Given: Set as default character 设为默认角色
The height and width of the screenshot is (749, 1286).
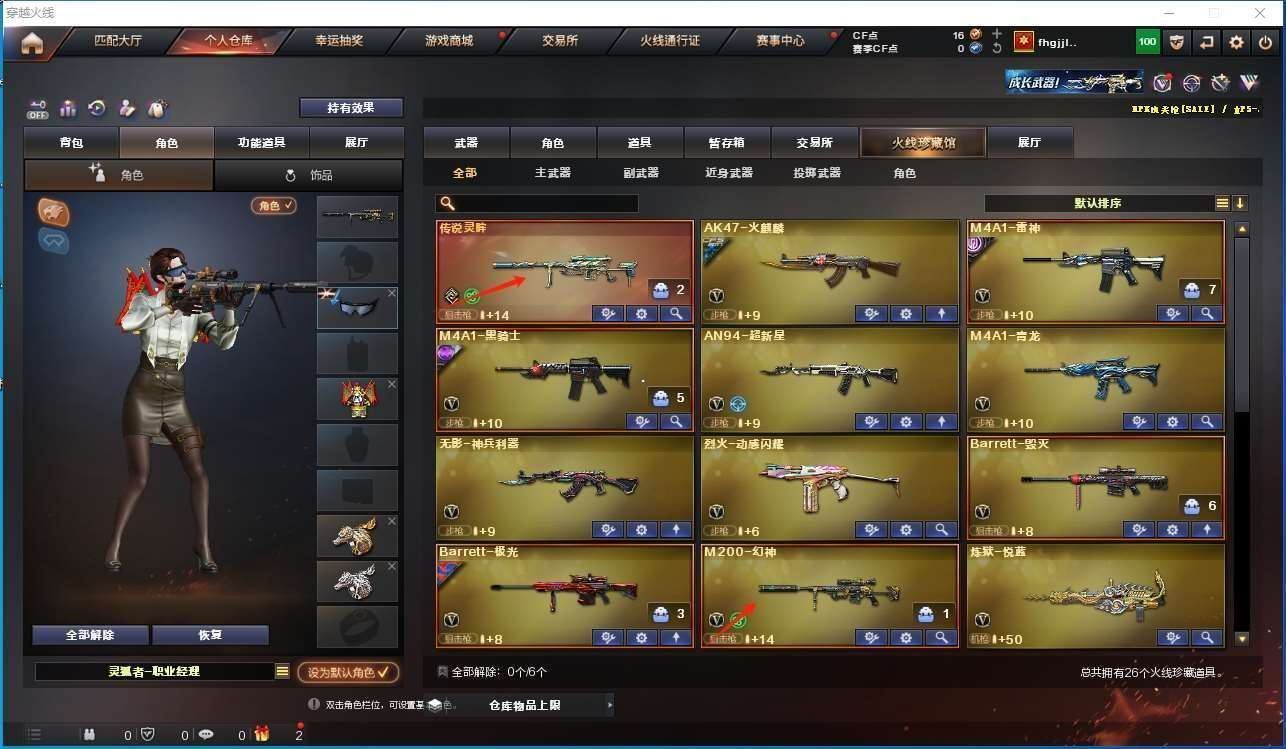Looking at the screenshot, I should click(x=348, y=673).
